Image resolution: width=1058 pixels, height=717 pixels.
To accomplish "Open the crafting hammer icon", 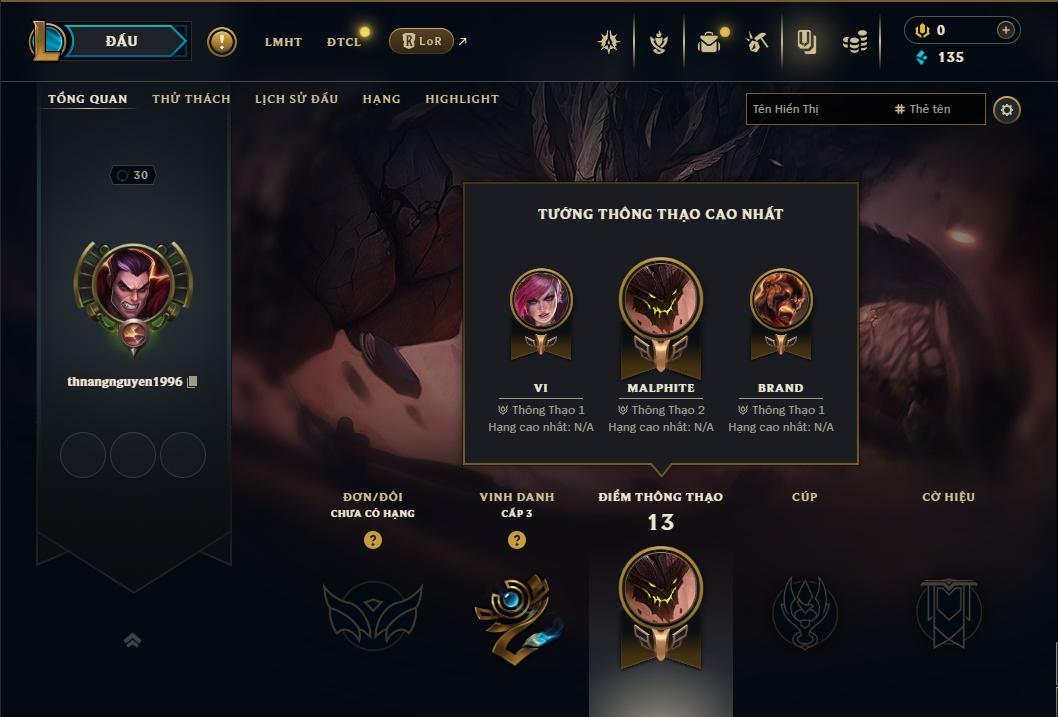I will coord(757,42).
